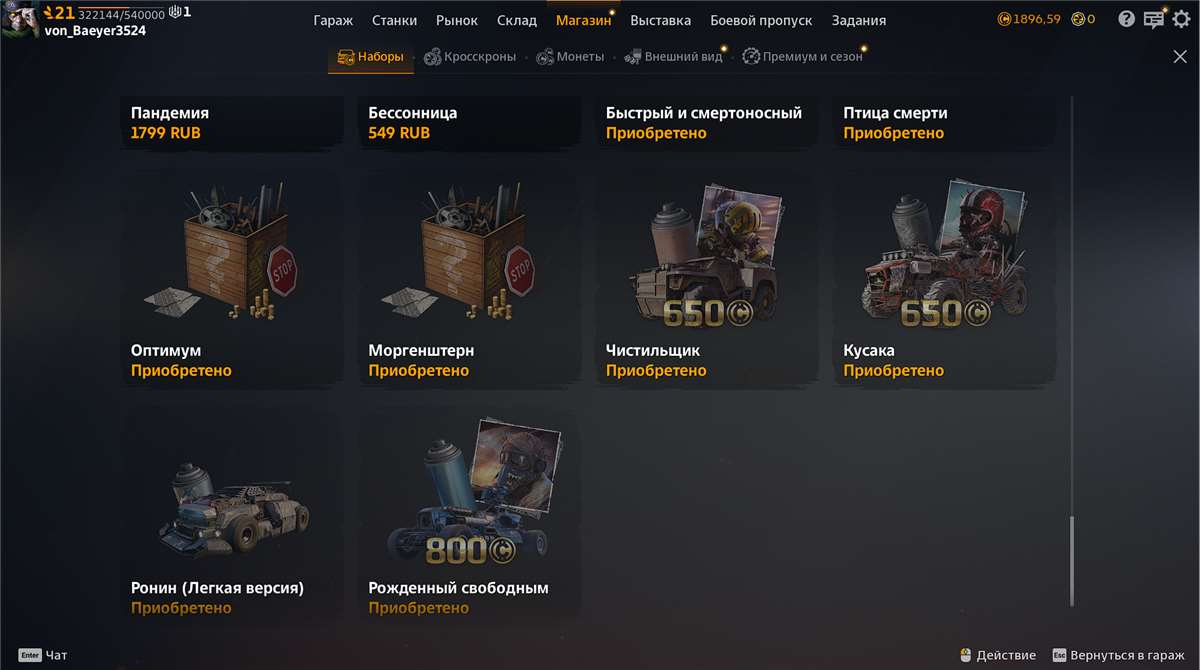This screenshot has width=1200, height=670.
Task: Choose the Премиум и сезон tab
Action: 802,57
